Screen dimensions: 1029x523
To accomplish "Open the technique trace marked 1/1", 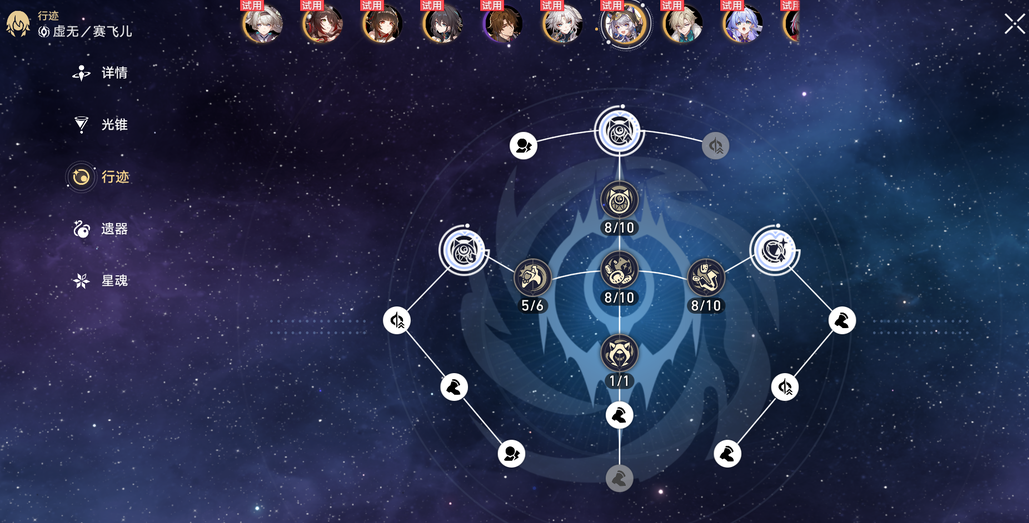I will 619,352.
